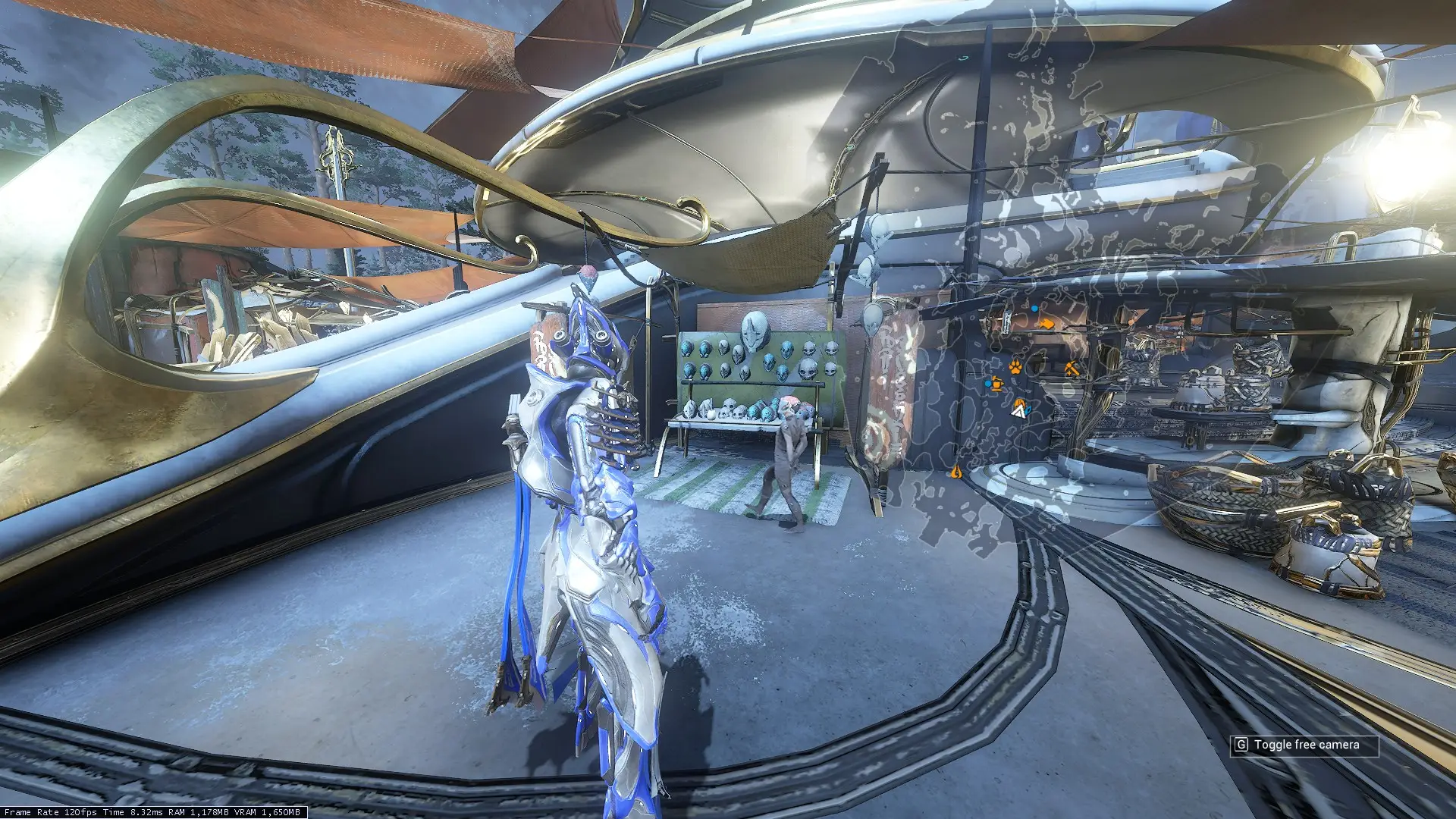Viewport: 1456px width, 819px height.
Task: Select the orange flame marker on the map
Action: click(955, 472)
